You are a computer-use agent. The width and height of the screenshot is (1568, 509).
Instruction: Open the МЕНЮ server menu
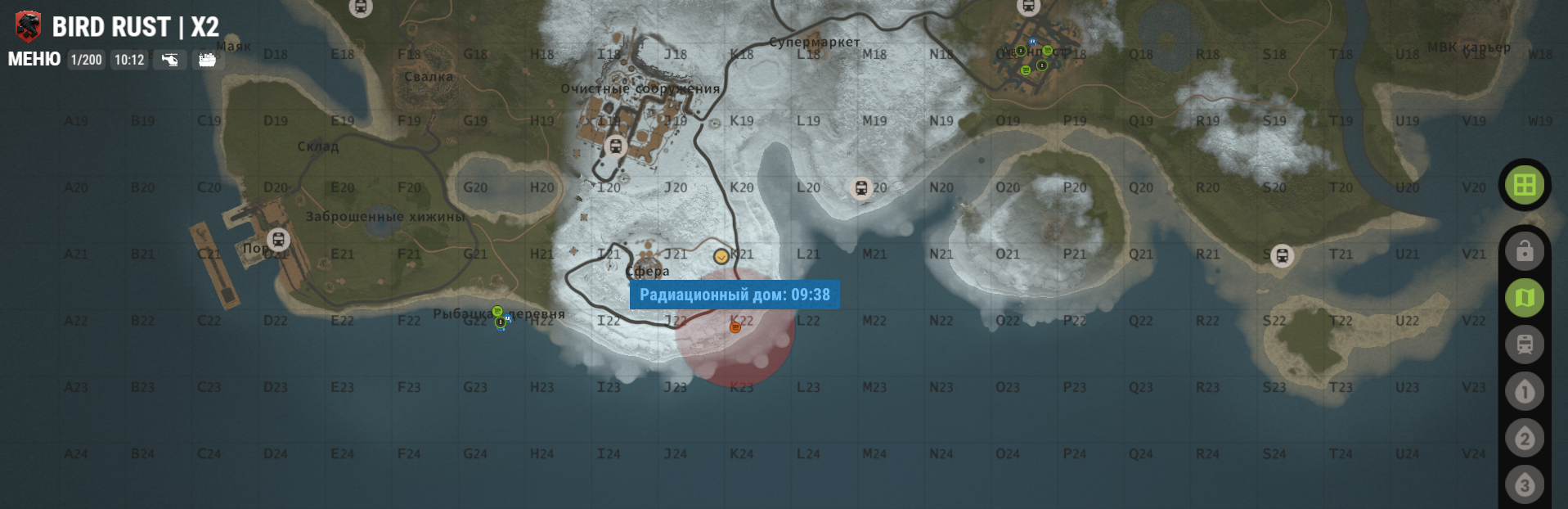tap(34, 59)
